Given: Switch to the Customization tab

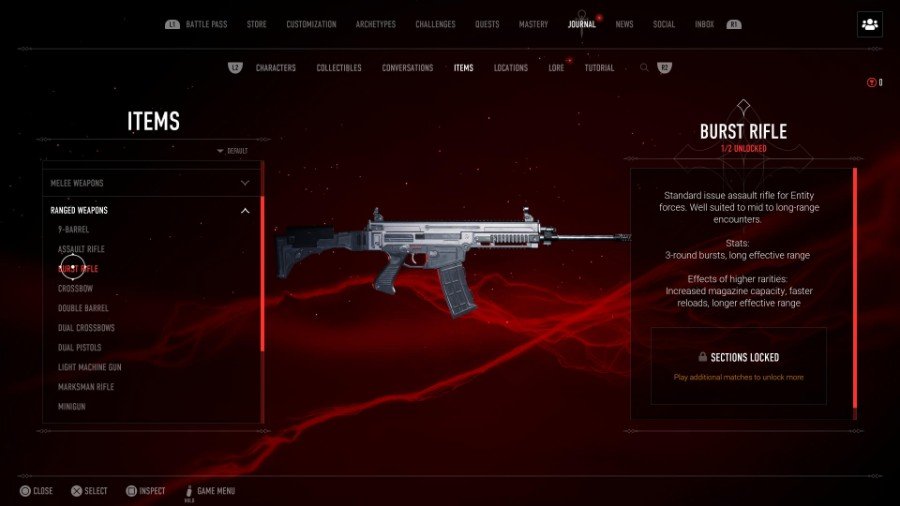Looking at the screenshot, I should [311, 24].
